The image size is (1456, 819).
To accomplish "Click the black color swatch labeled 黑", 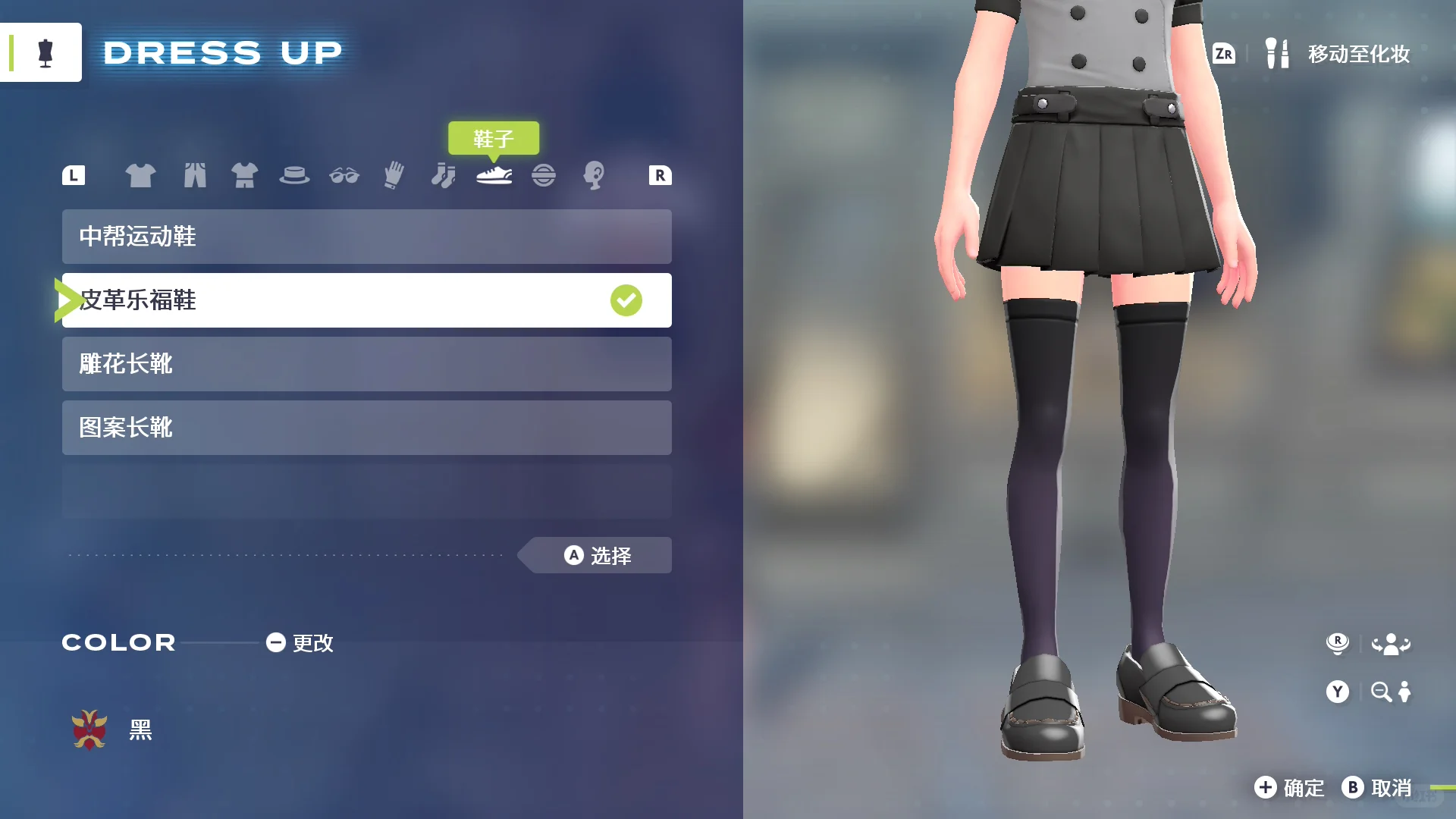I will point(89,730).
